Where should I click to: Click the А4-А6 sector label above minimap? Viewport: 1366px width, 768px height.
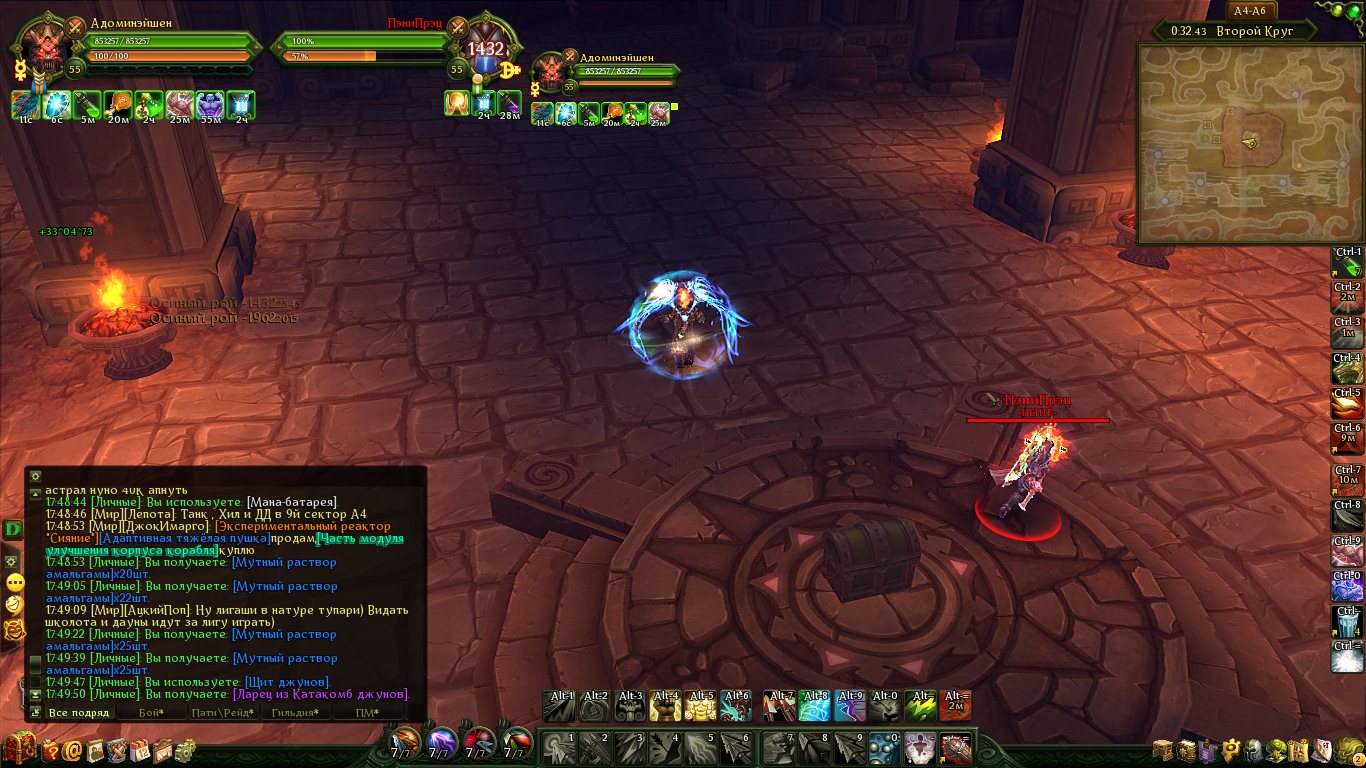[x=1251, y=11]
